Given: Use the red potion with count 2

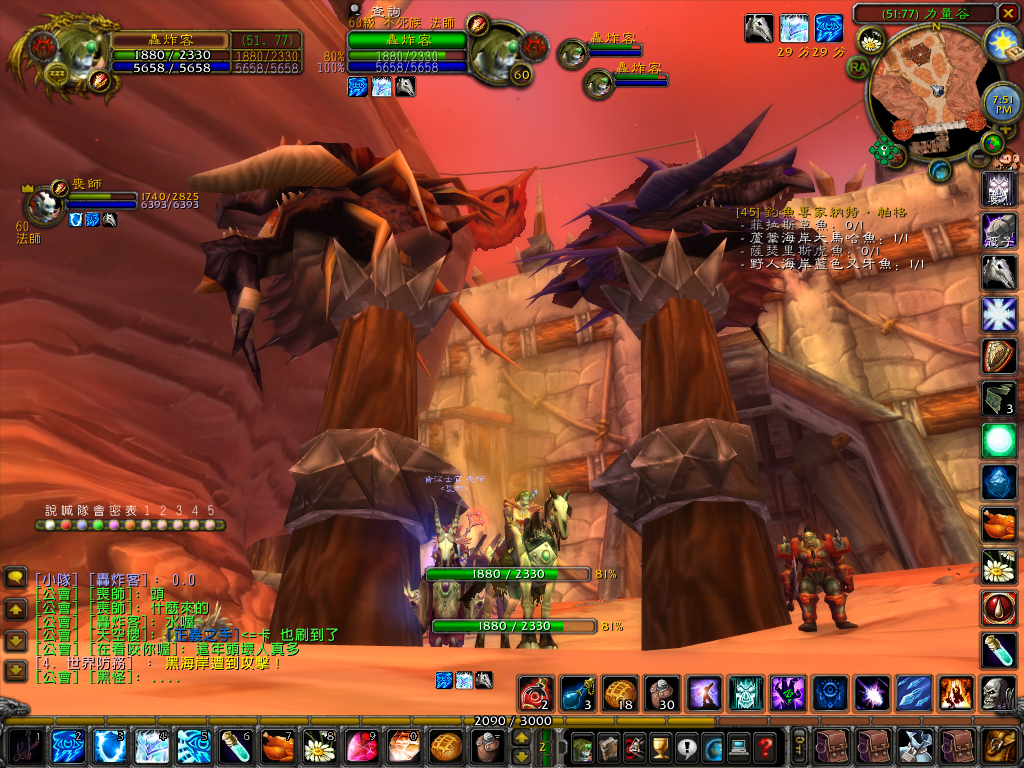Looking at the screenshot, I should tap(535, 692).
